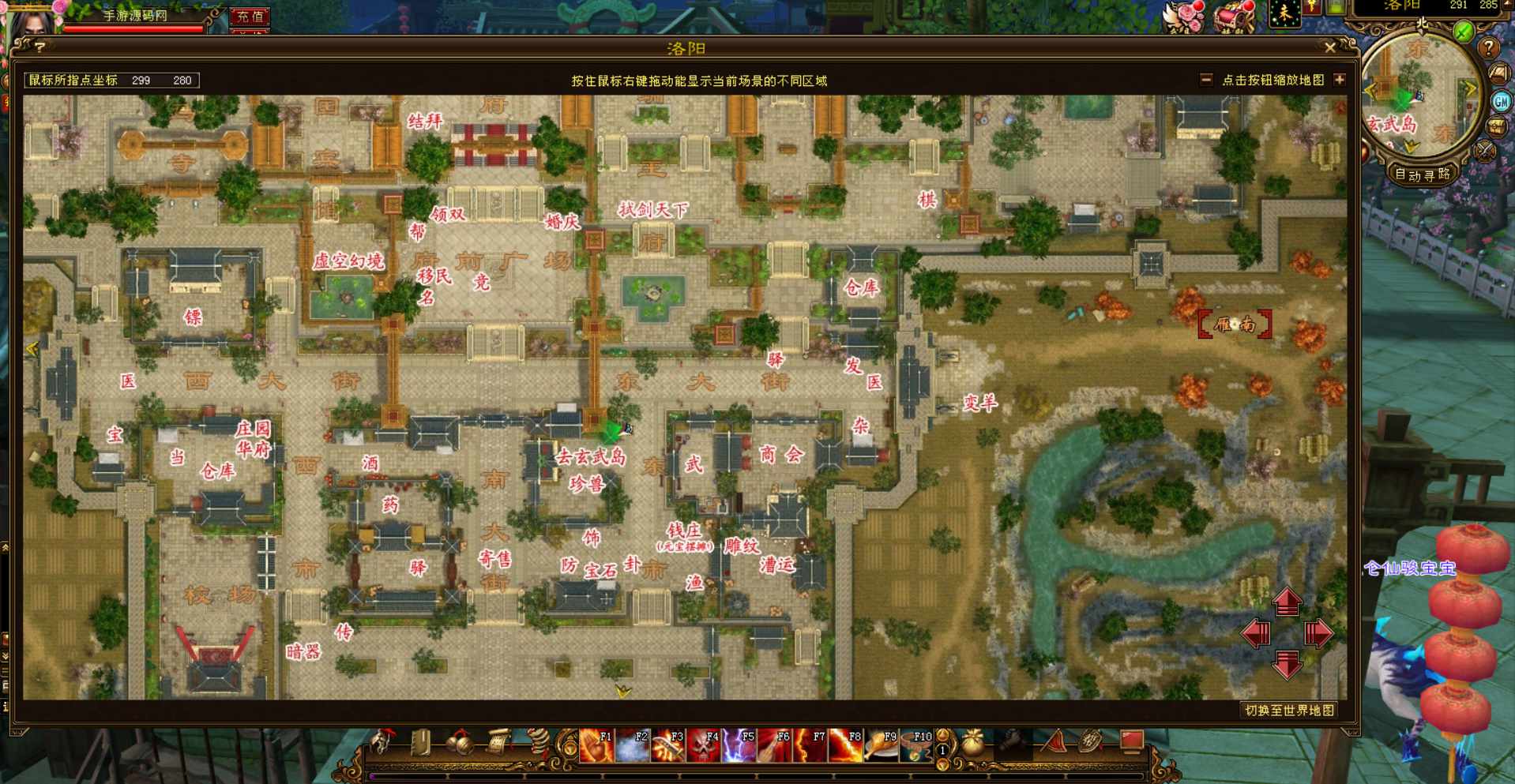The image size is (1515, 784).
Task: Select the 去玄武岛 map marker
Action: pos(591,456)
